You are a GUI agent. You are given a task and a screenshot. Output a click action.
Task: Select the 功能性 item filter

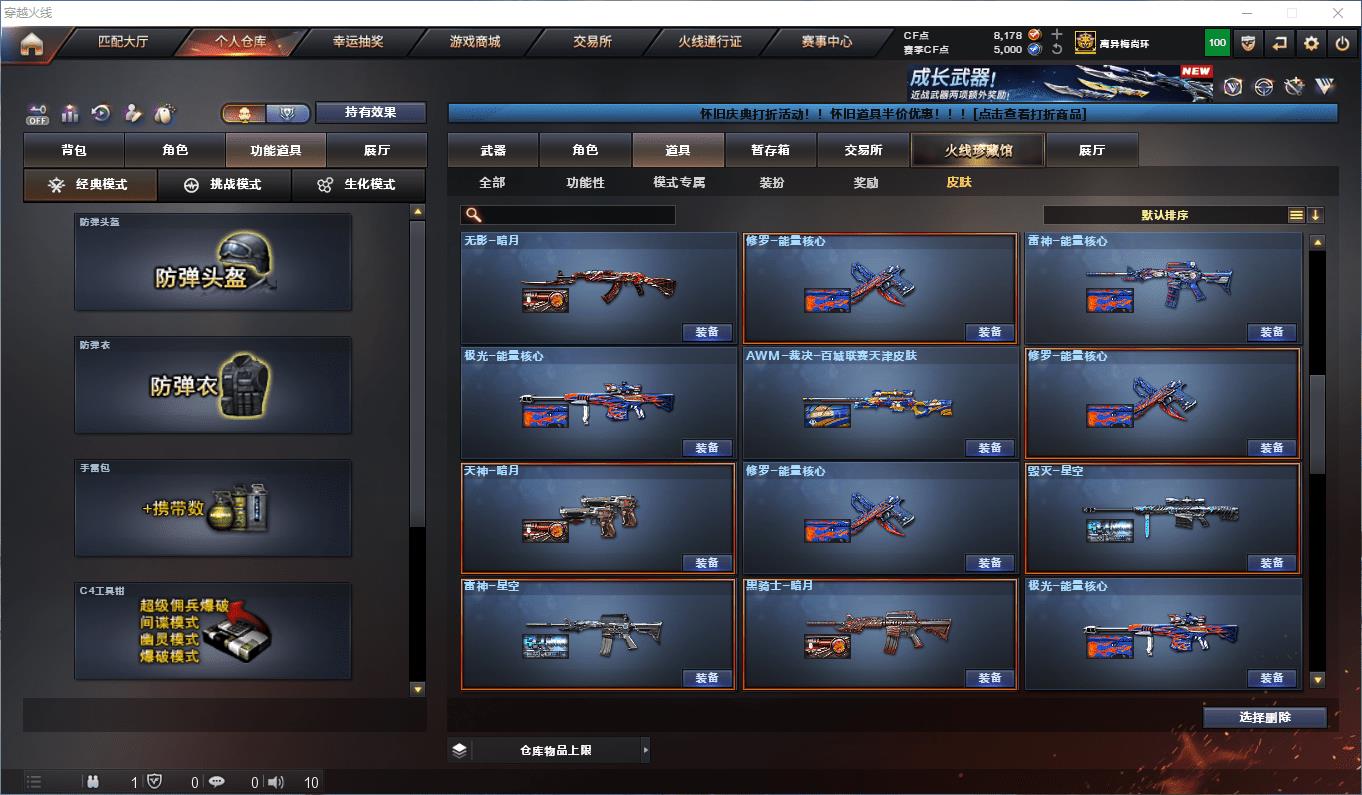585,183
